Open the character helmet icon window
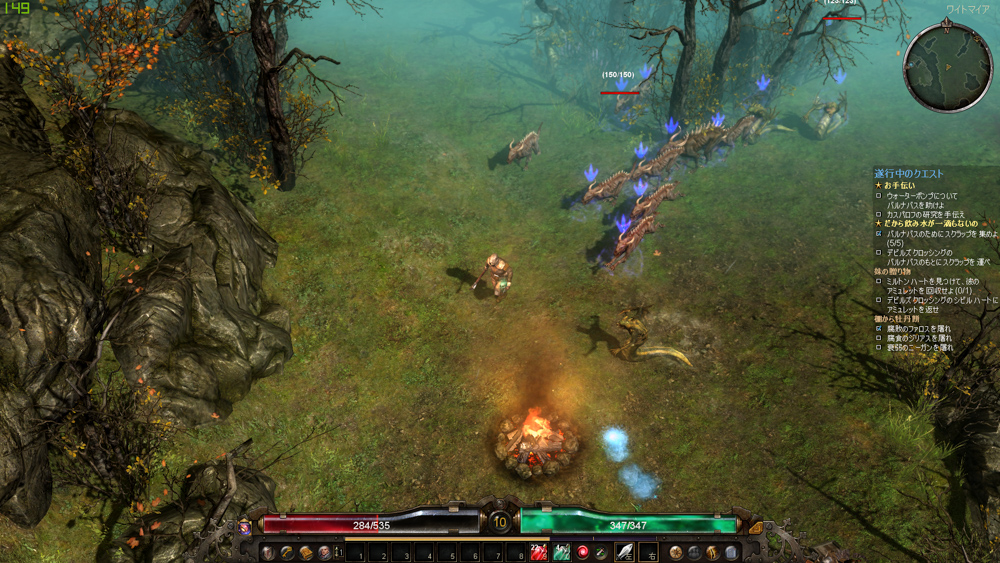 tap(267, 552)
